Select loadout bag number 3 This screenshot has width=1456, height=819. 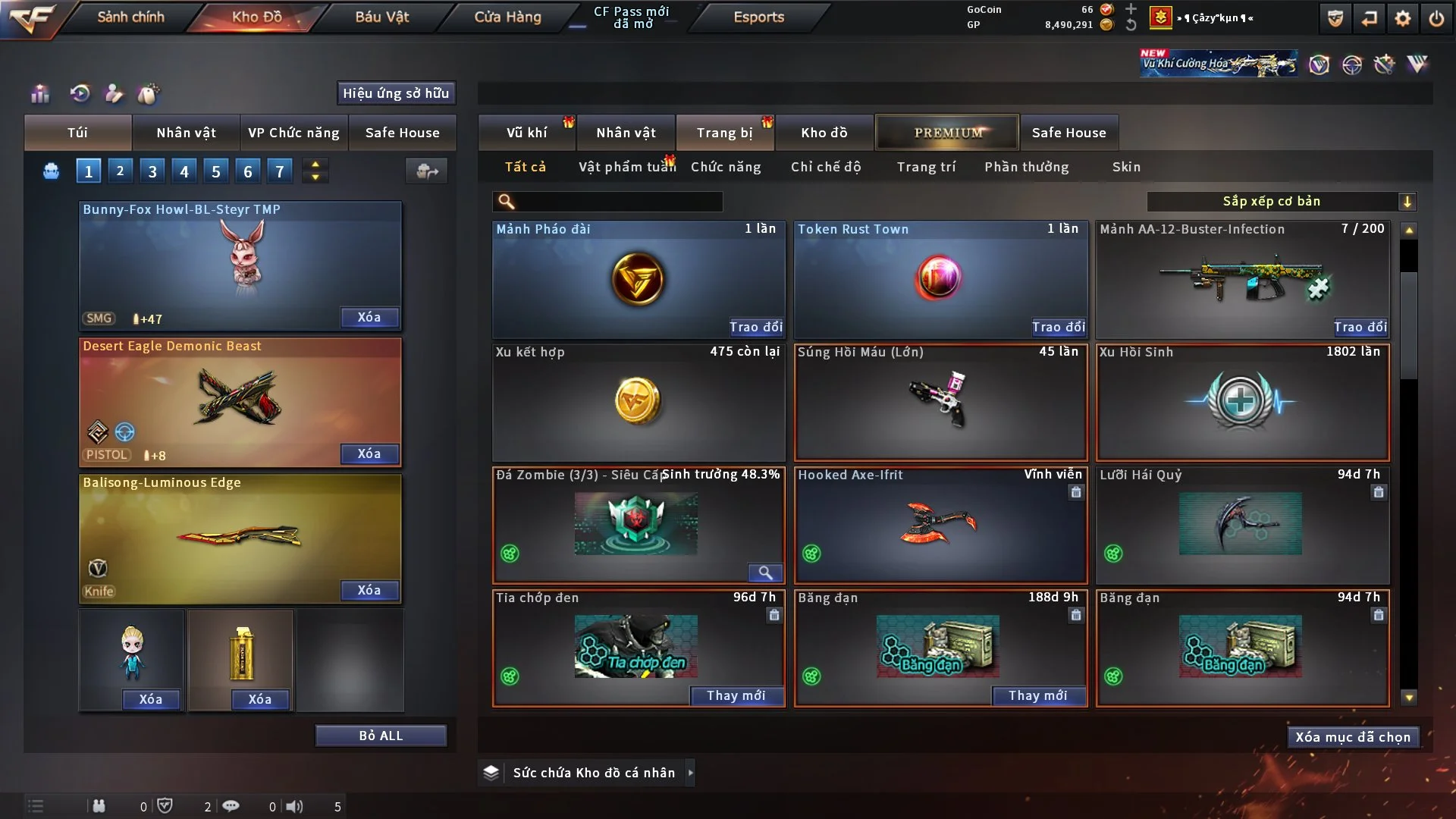pyautogui.click(x=152, y=171)
